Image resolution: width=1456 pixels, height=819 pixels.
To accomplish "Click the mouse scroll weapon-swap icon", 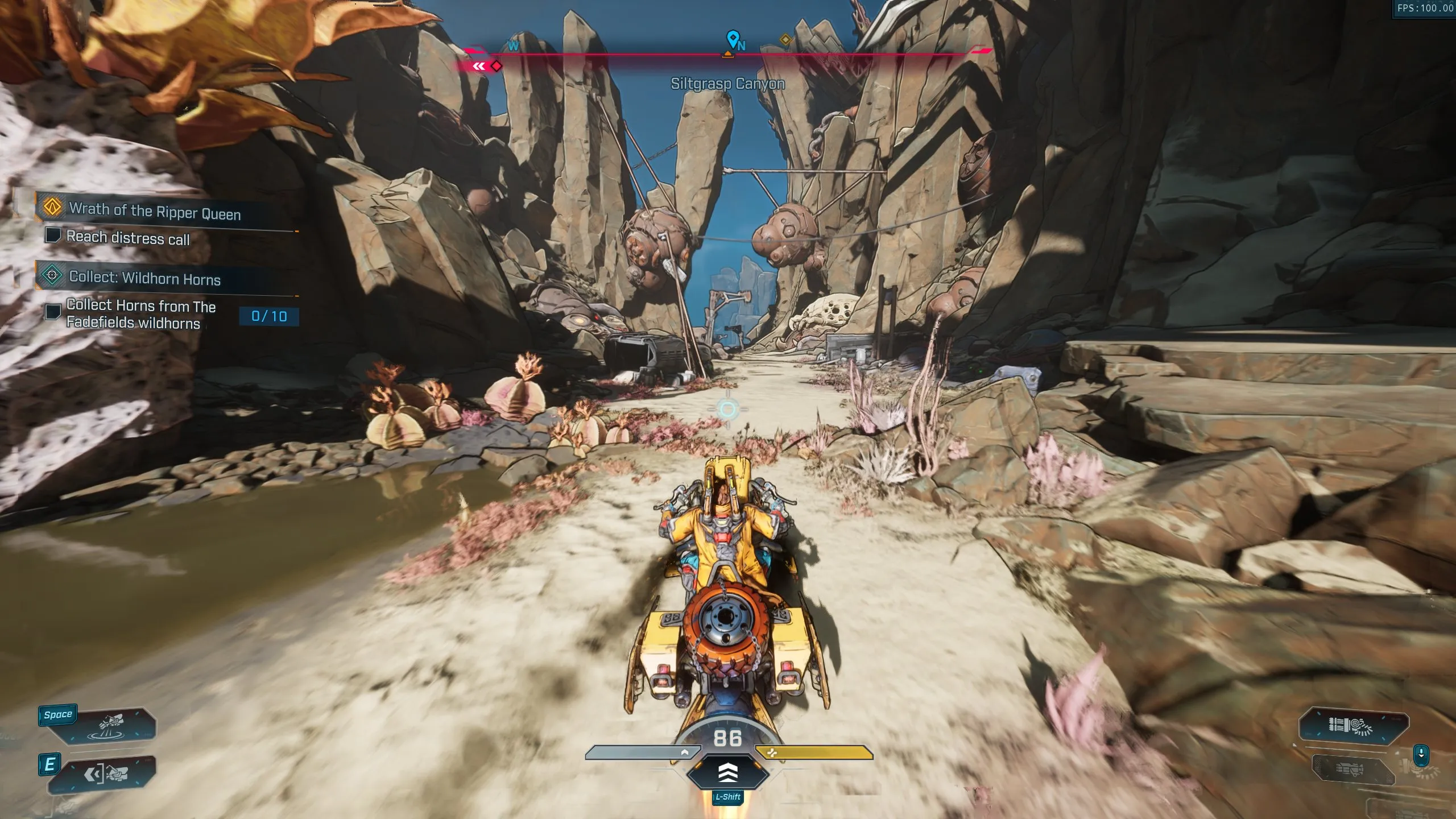I will 1421,755.
